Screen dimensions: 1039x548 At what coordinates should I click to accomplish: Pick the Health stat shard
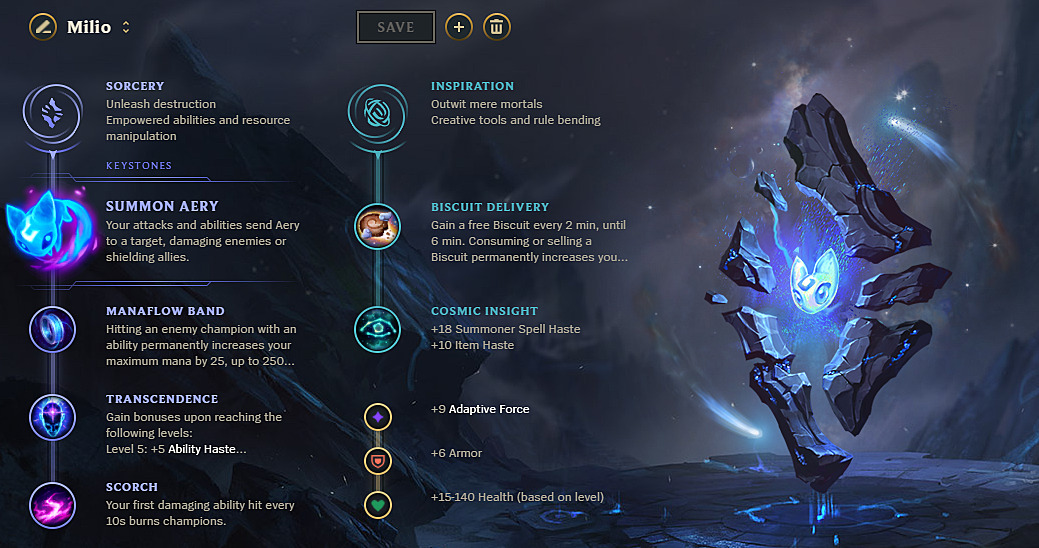[x=377, y=505]
